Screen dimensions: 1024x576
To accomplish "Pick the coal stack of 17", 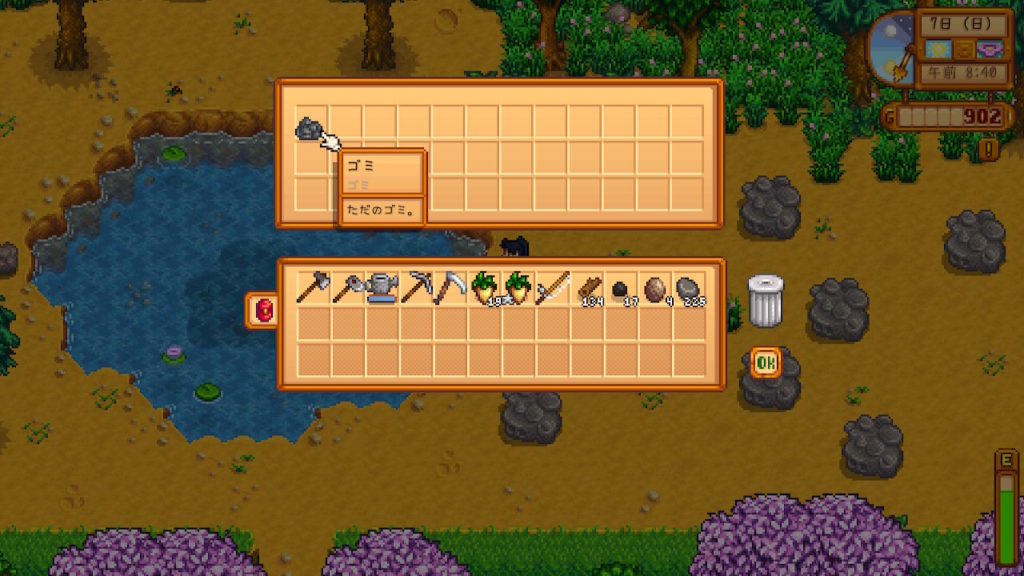I will pyautogui.click(x=621, y=288).
